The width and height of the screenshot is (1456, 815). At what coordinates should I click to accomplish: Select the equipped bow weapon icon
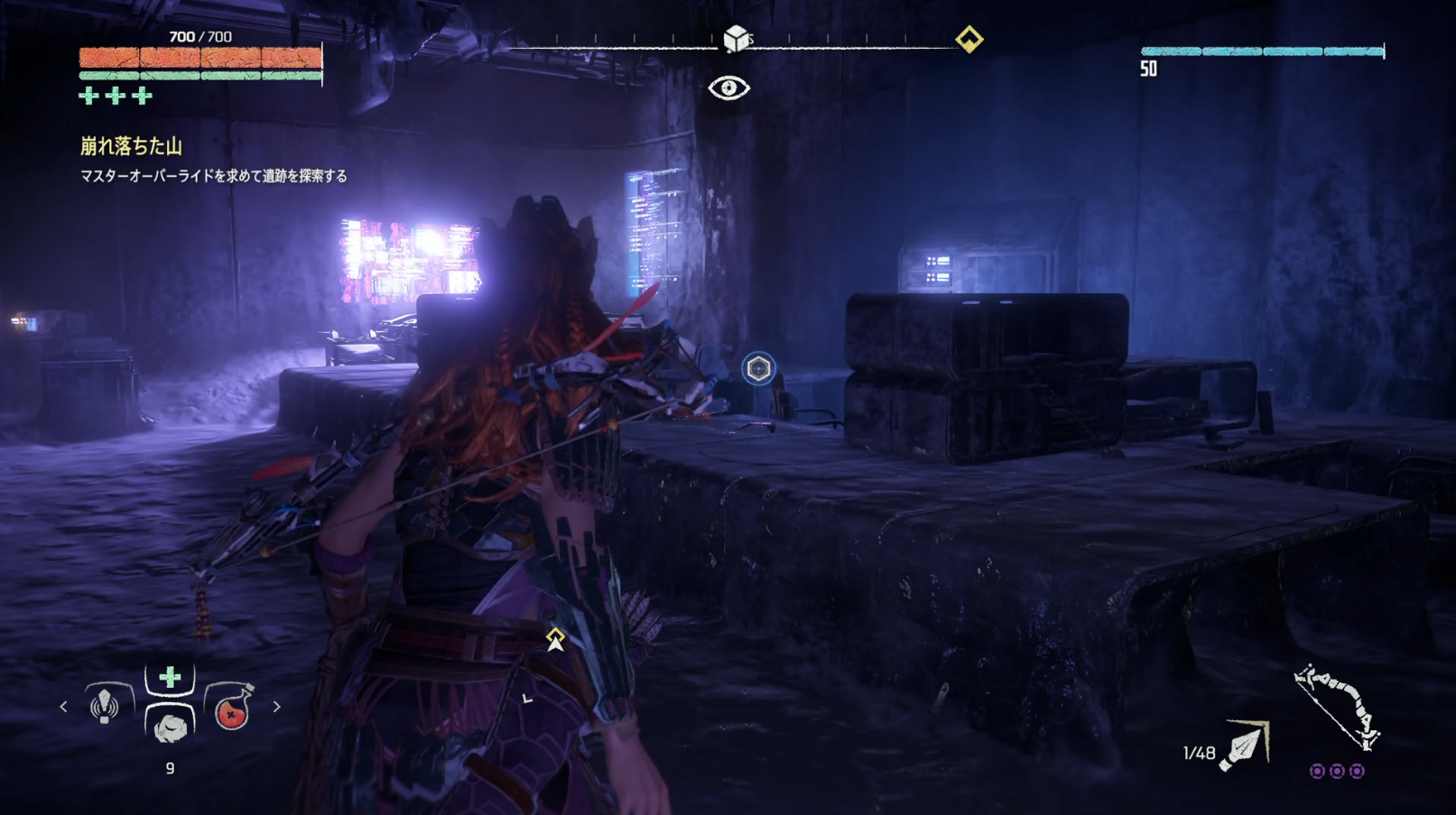[1337, 707]
